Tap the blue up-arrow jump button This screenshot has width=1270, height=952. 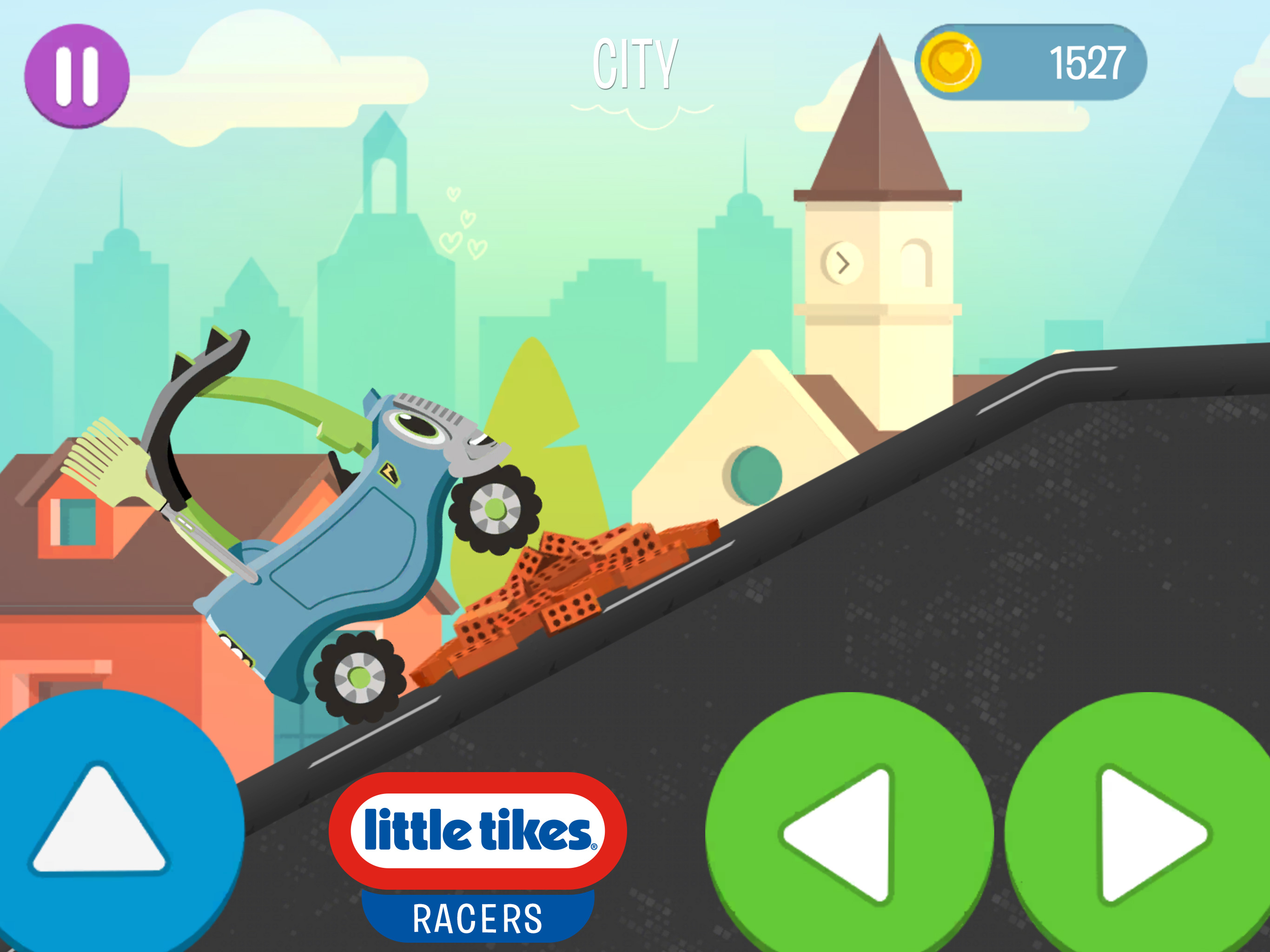(x=103, y=827)
